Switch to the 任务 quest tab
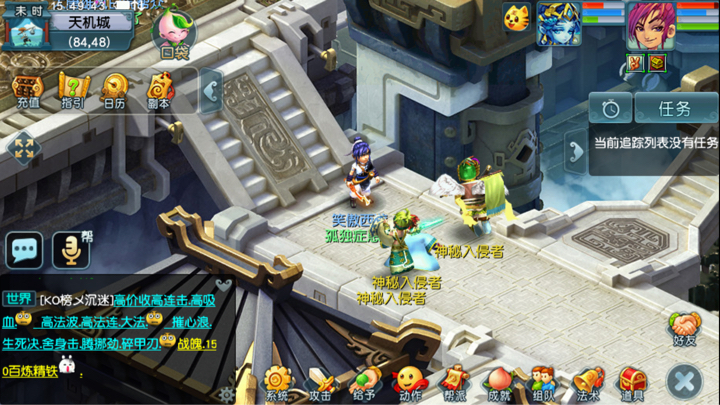720x405 pixels. pyautogui.click(x=675, y=108)
